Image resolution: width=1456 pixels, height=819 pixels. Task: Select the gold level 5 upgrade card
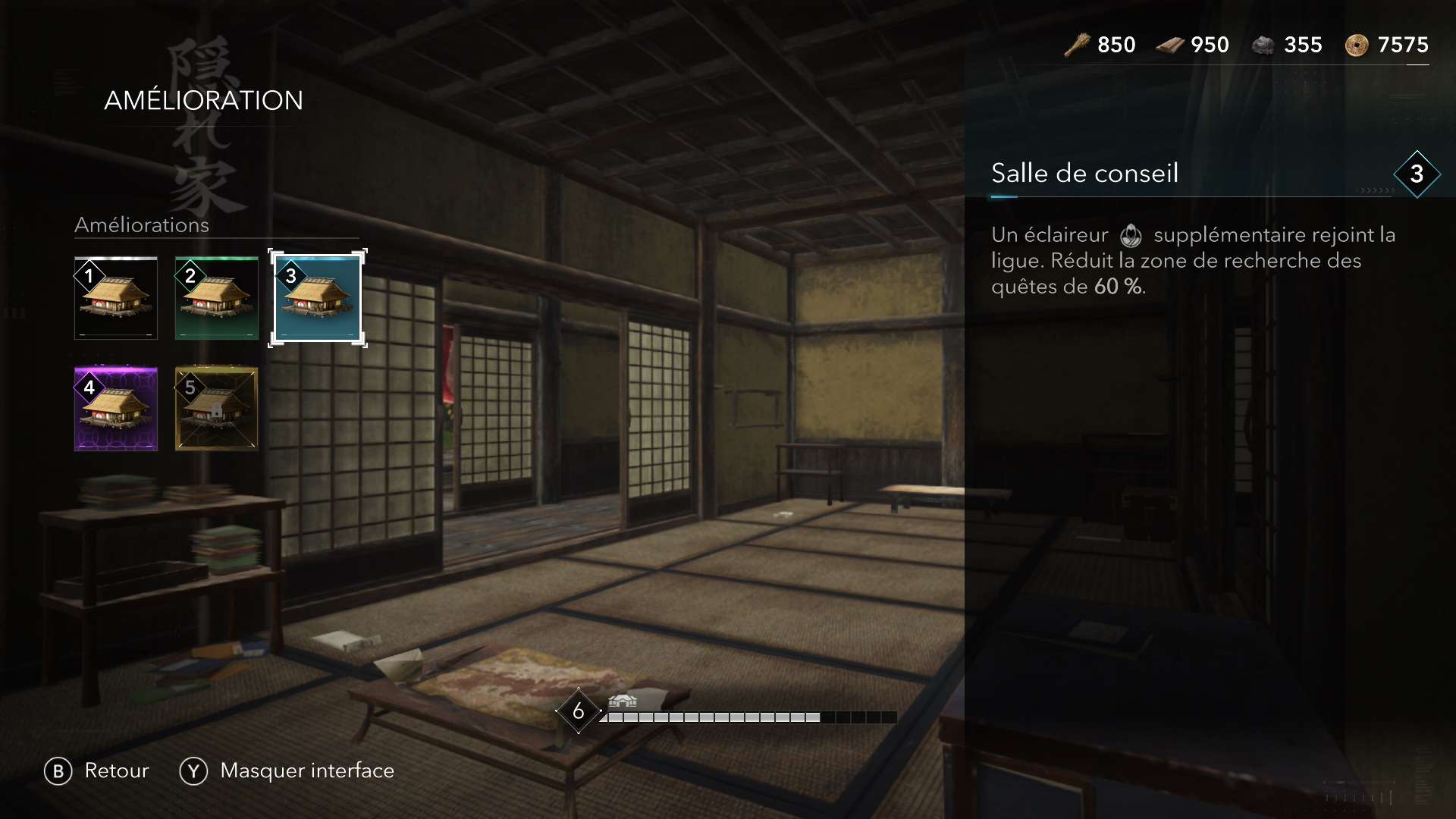[215, 409]
